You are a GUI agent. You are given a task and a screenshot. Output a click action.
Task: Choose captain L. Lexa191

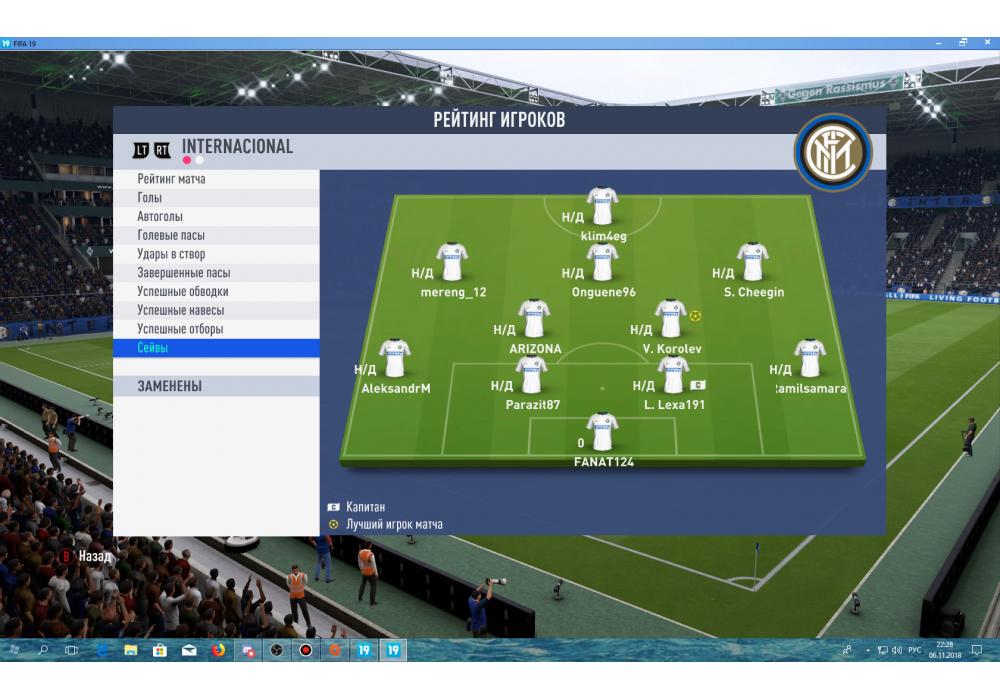click(x=673, y=376)
